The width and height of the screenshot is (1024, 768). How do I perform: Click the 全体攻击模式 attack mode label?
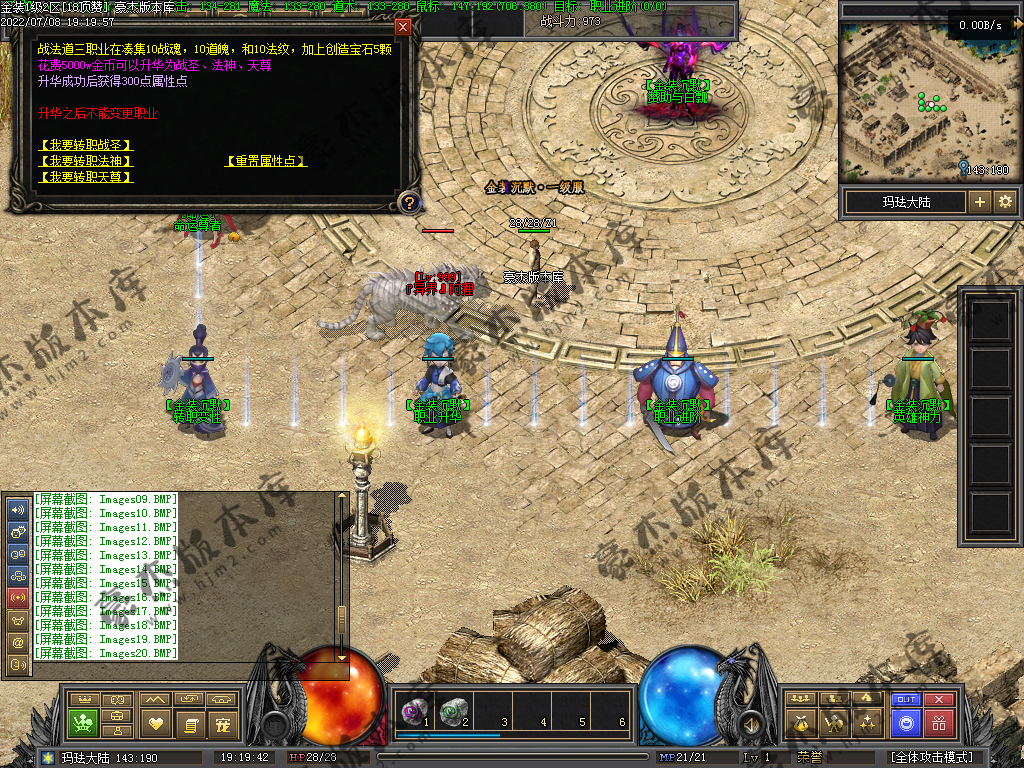931,758
